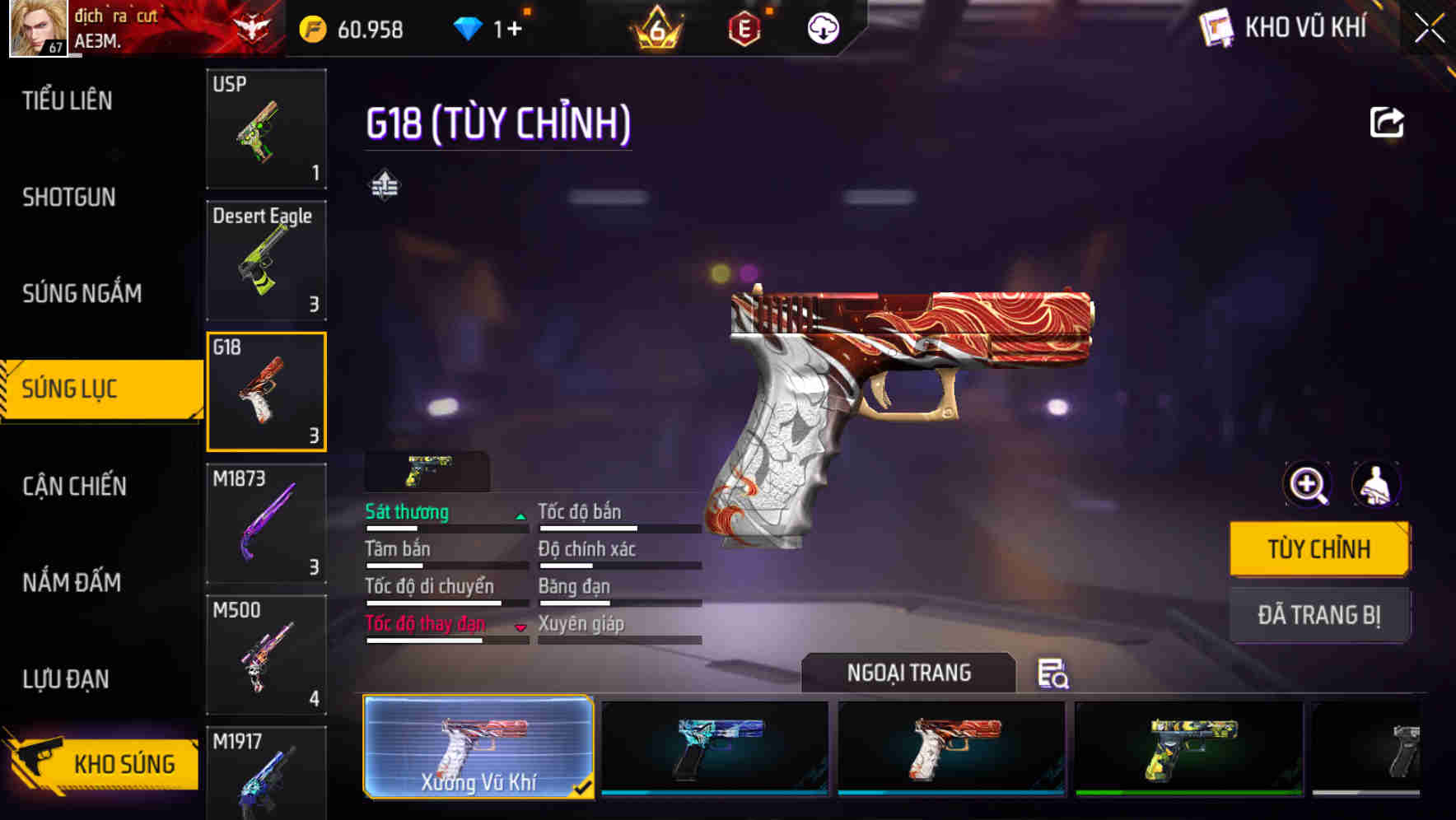Viewport: 1456px width, 820px height.
Task: Click the magnifier preview icon beside character icon
Action: pos(1307,485)
